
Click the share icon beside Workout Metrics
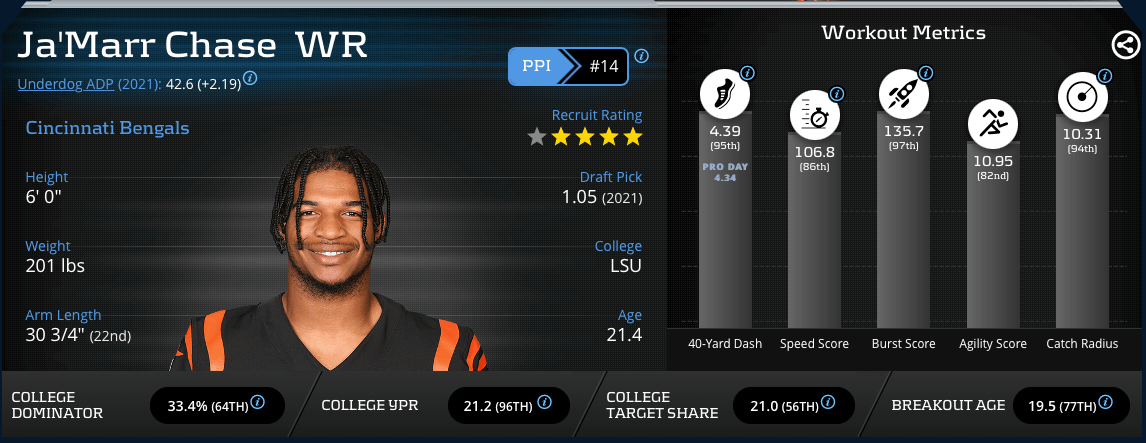coord(1125,45)
